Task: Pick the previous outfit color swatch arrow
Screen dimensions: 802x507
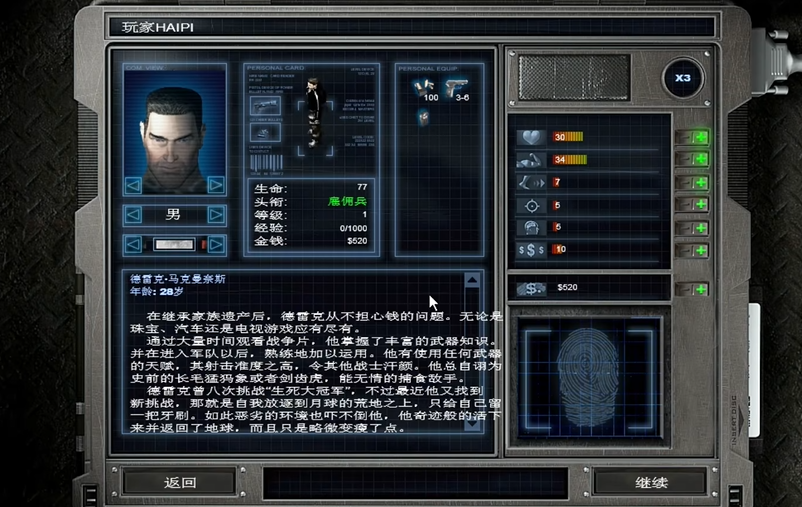Action: click(133, 245)
